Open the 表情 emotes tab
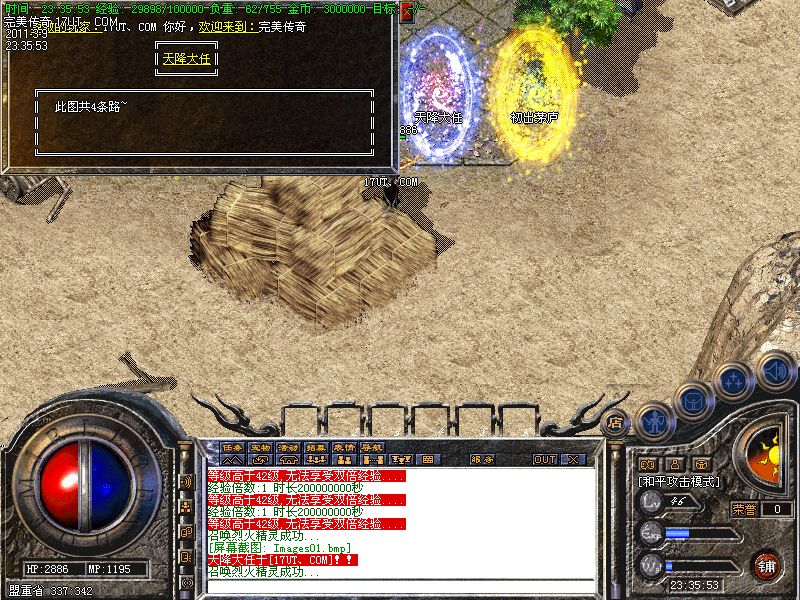Viewport: 800px width, 600px height. 344,446
